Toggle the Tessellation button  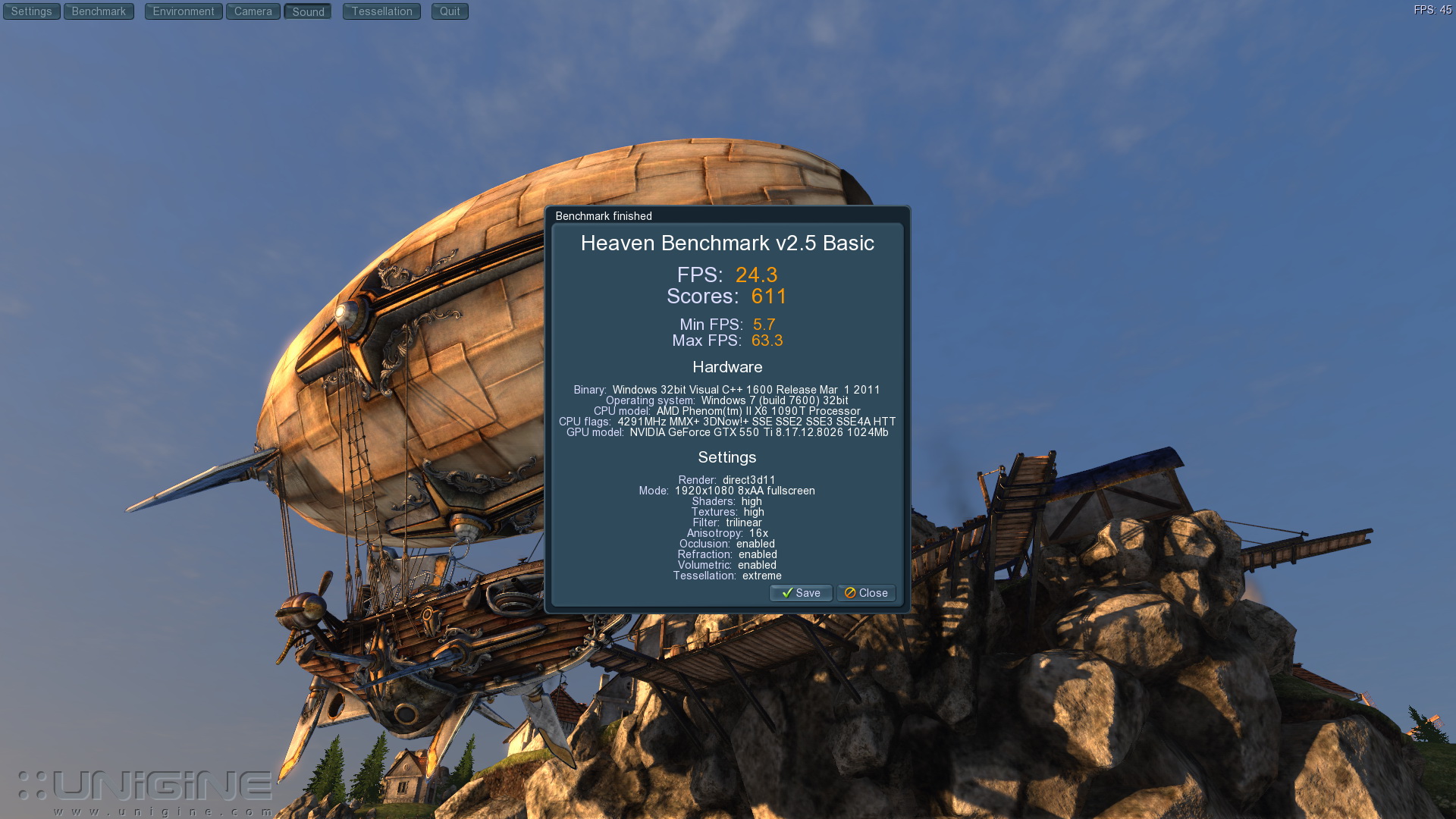coord(381,11)
